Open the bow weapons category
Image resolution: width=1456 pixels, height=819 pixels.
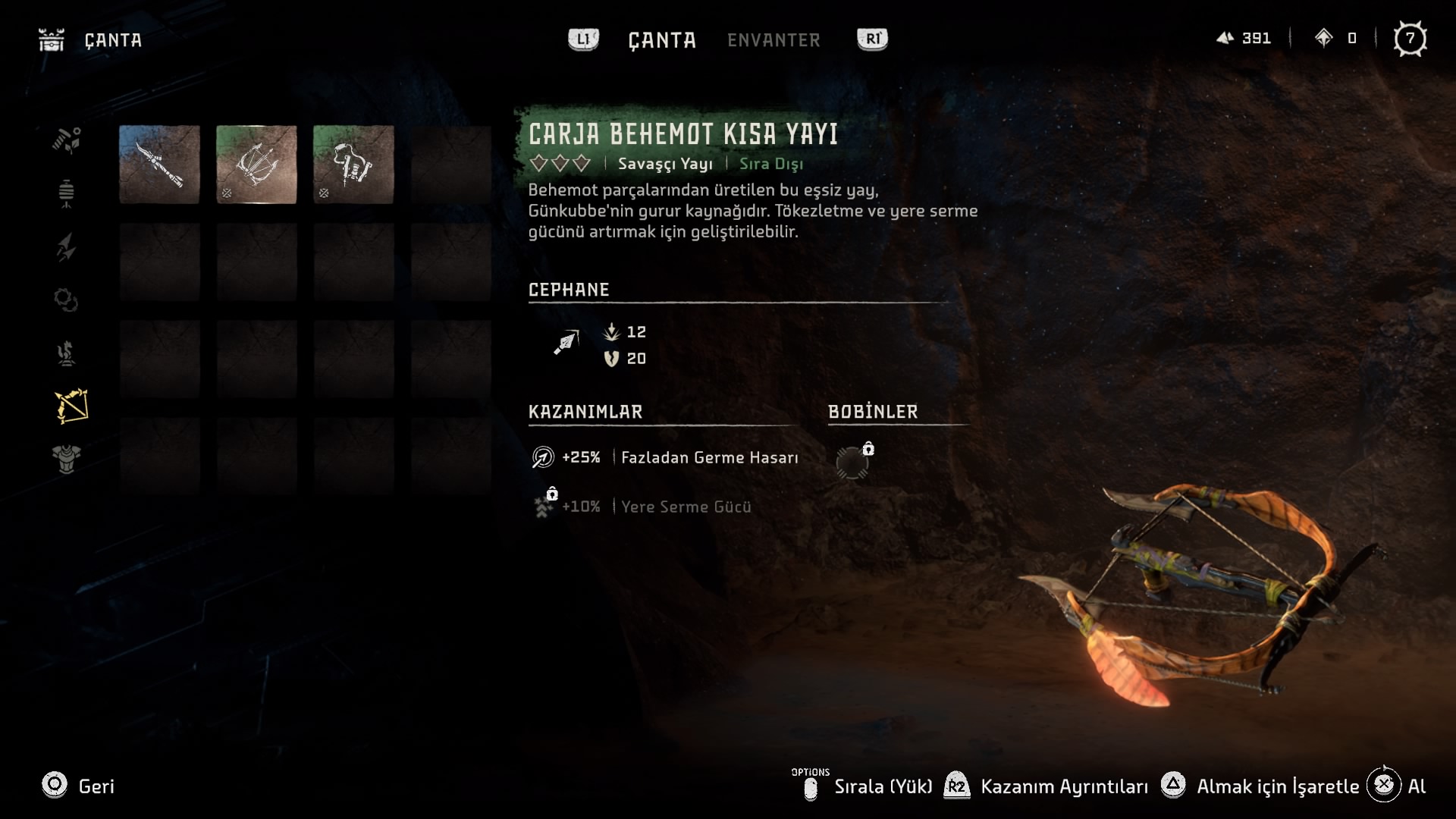tap(71, 406)
